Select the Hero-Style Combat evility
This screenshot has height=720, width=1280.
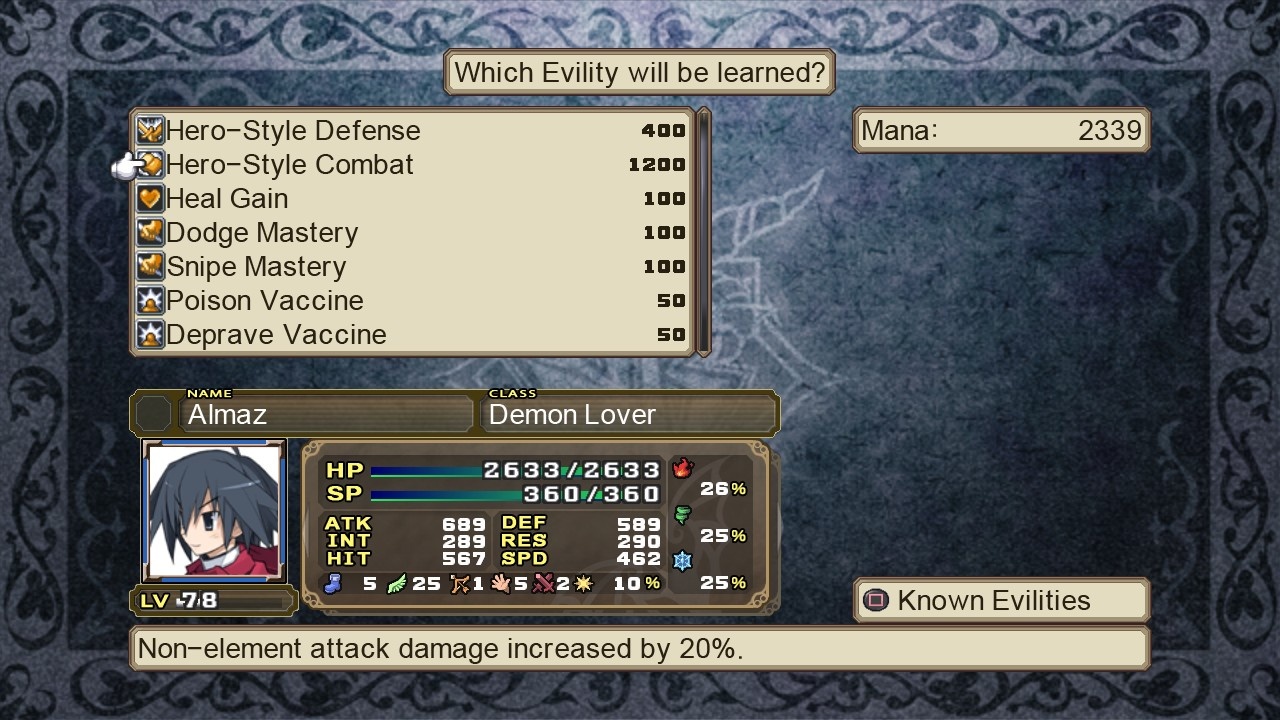(x=290, y=164)
